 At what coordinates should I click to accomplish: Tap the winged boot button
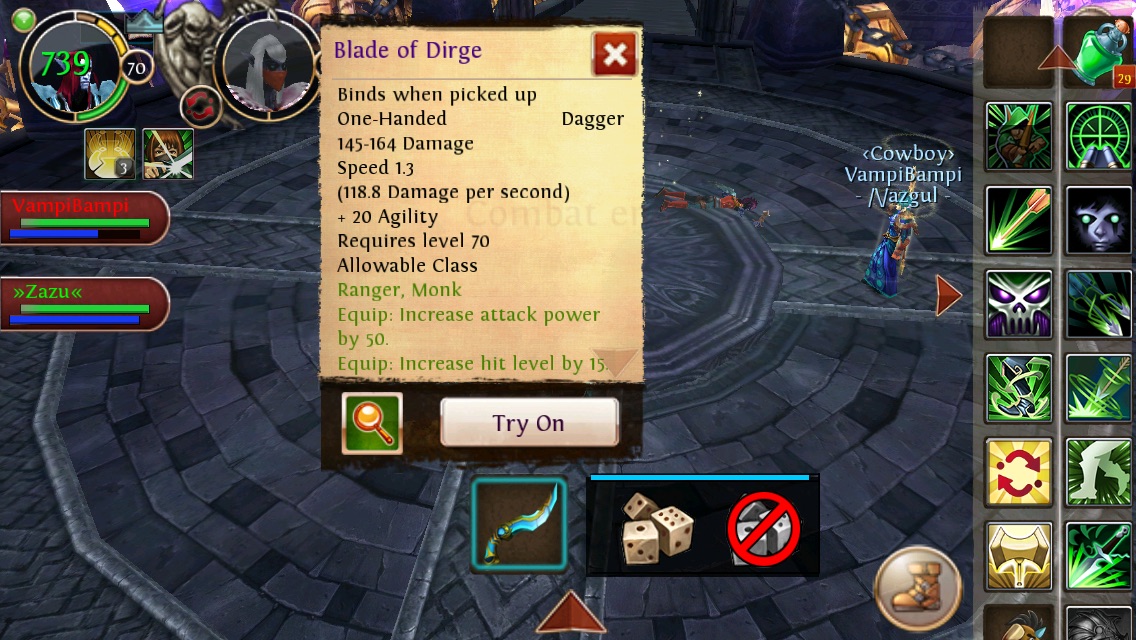tap(917, 586)
